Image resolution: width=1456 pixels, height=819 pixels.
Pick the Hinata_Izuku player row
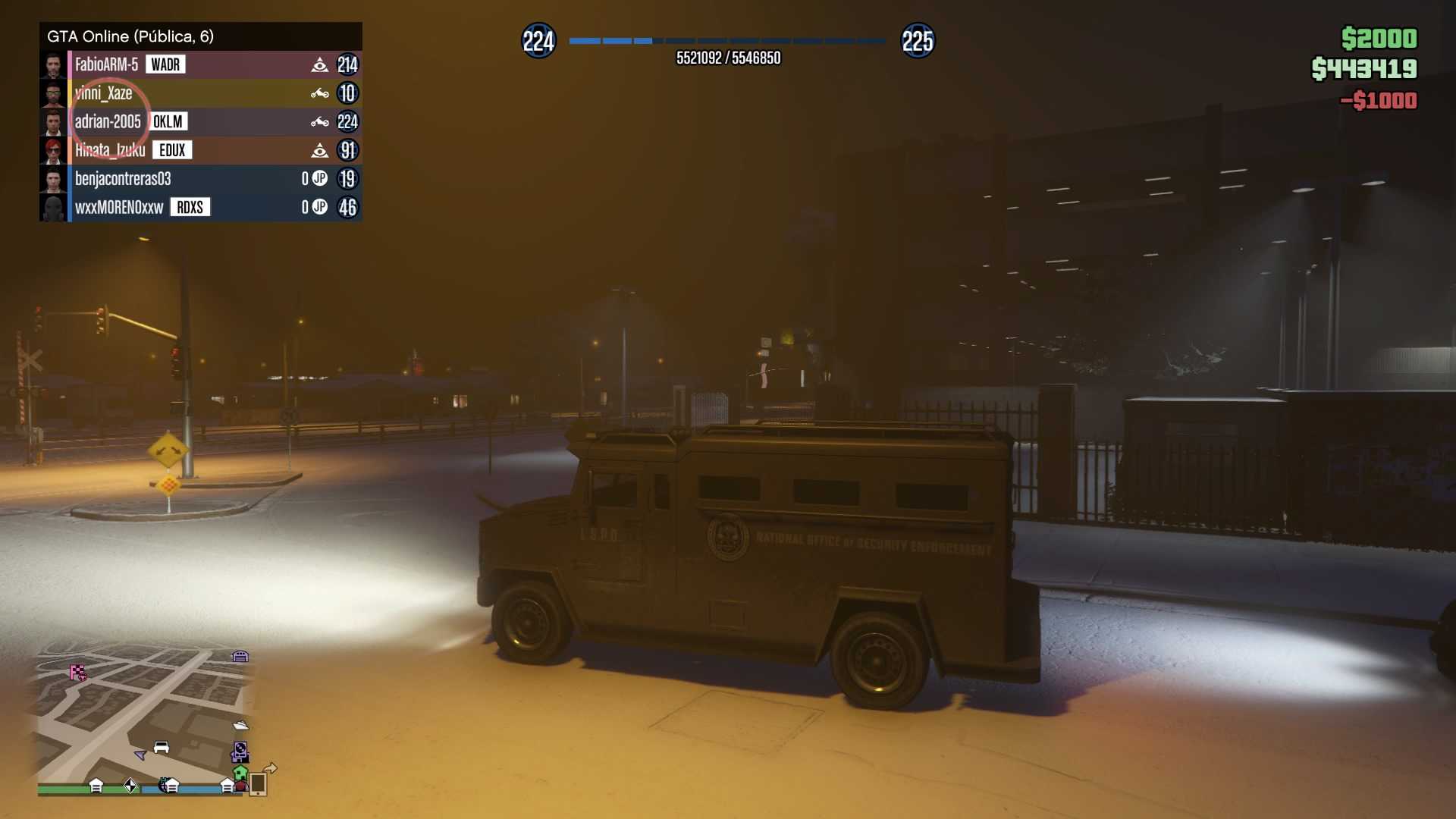[110, 150]
